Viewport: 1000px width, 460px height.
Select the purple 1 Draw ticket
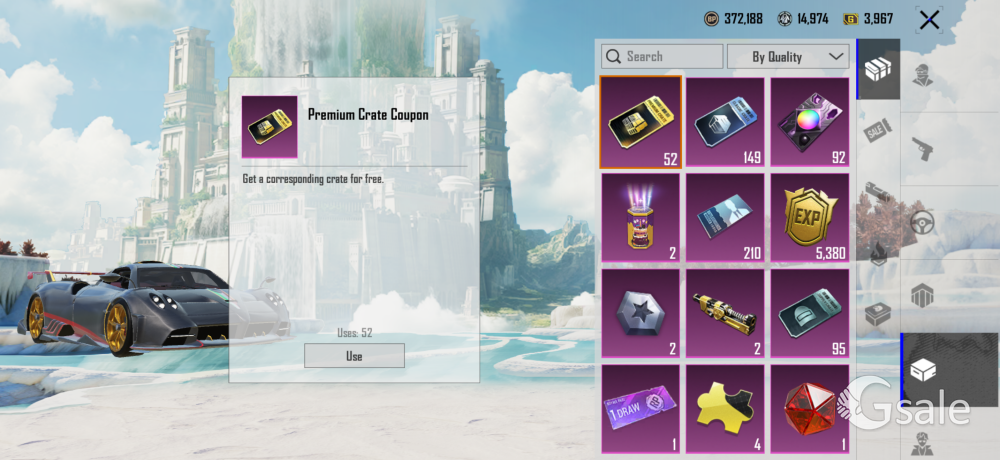tap(641, 408)
